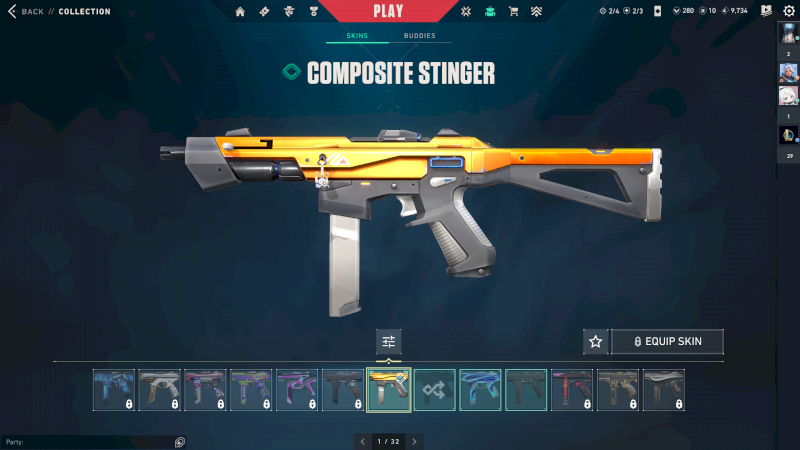Viewport: 800px width, 450px height.
Task: Open the skin filter sliders button
Action: [x=389, y=342]
